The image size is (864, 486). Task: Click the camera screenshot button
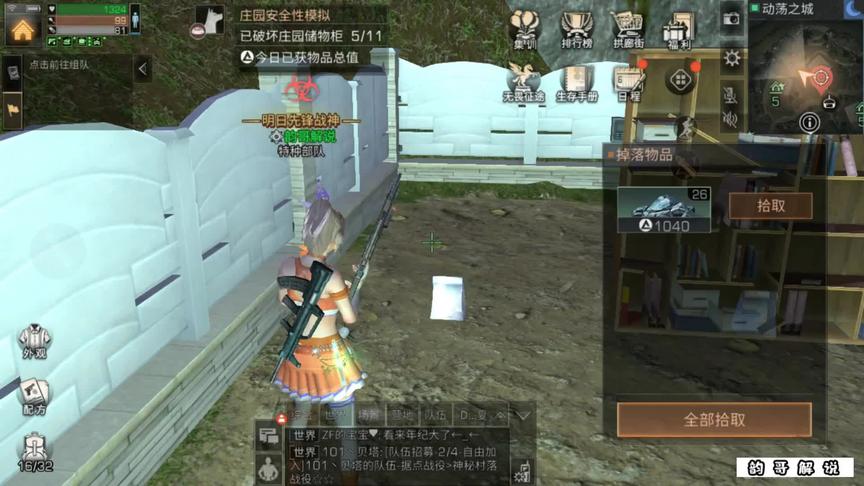click(732, 18)
